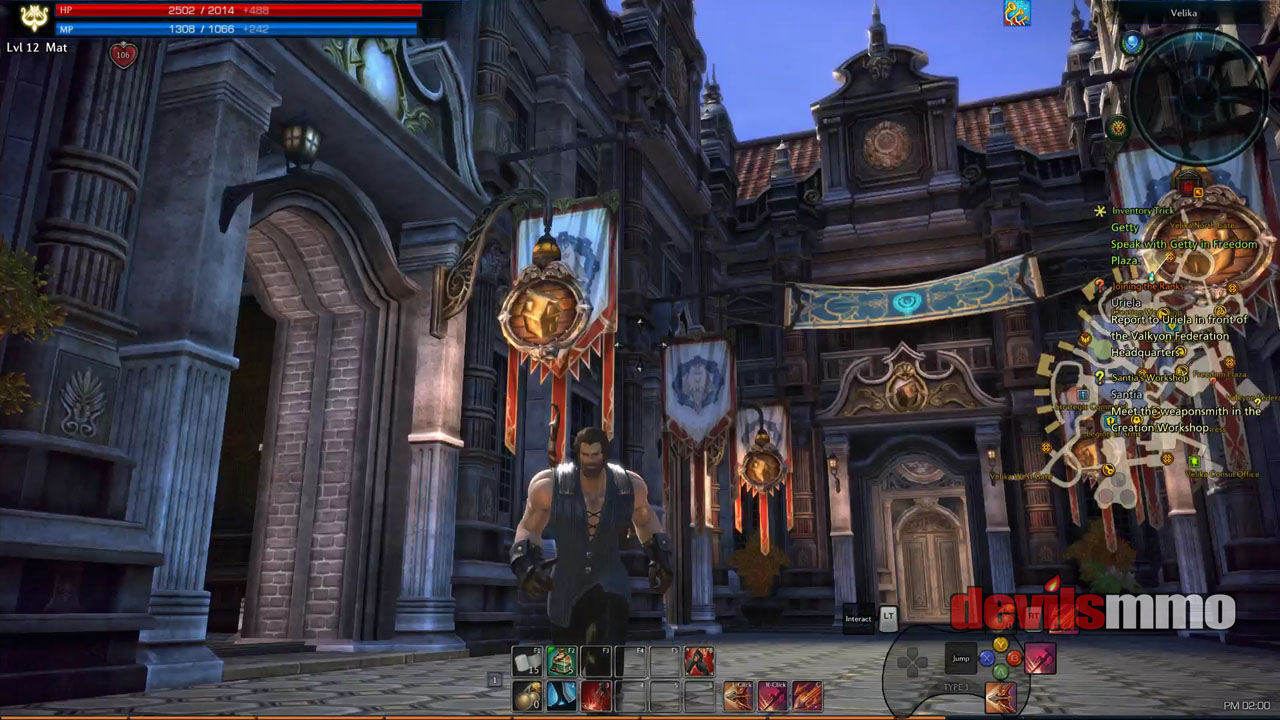This screenshot has height=720, width=1280.
Task: Select the Santia's Workshop quest entry
Action: point(1149,378)
